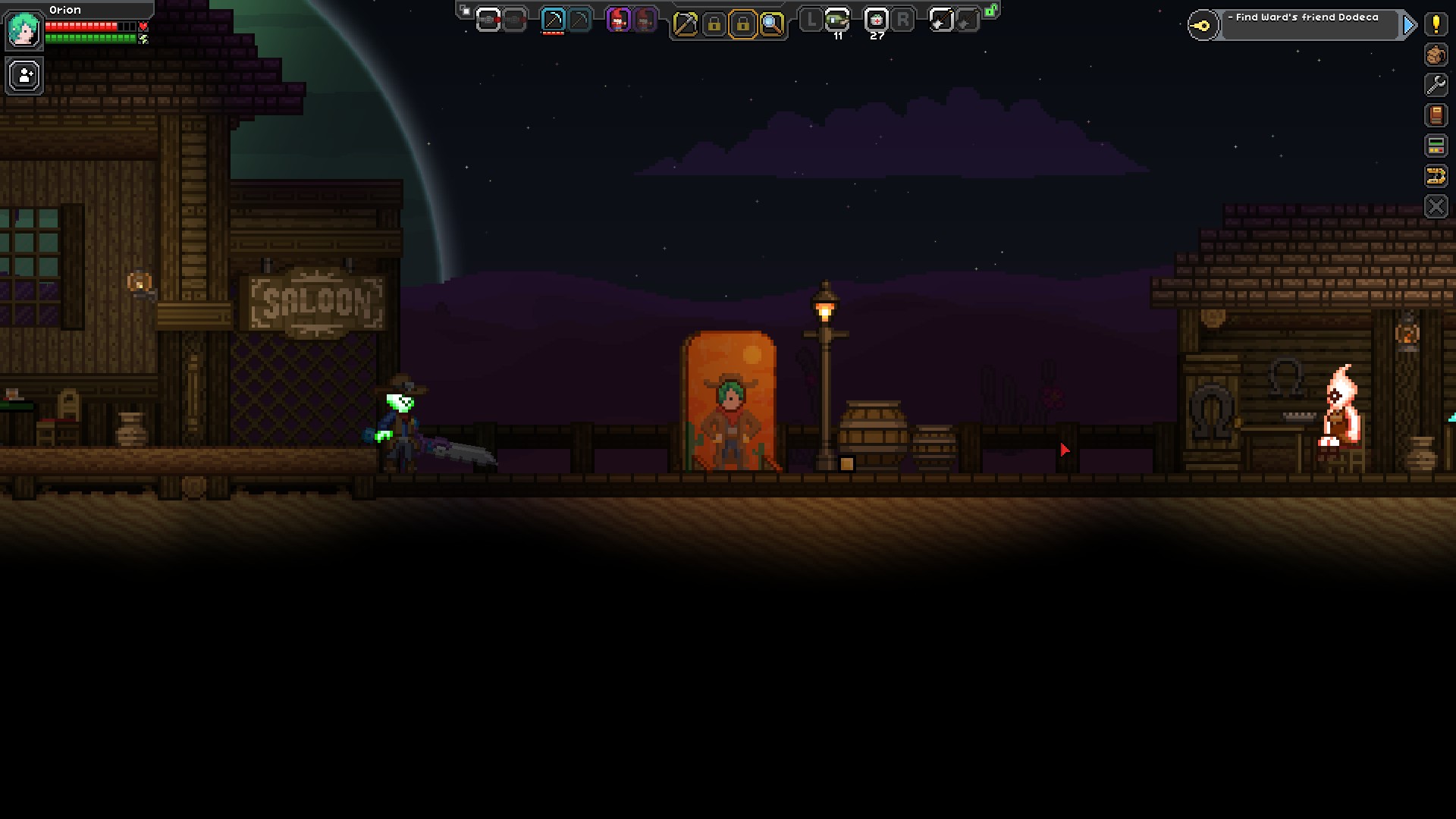Open the Matter Manipulator upgrade panel
This screenshot has width=1456, height=819.
(x=1438, y=175)
